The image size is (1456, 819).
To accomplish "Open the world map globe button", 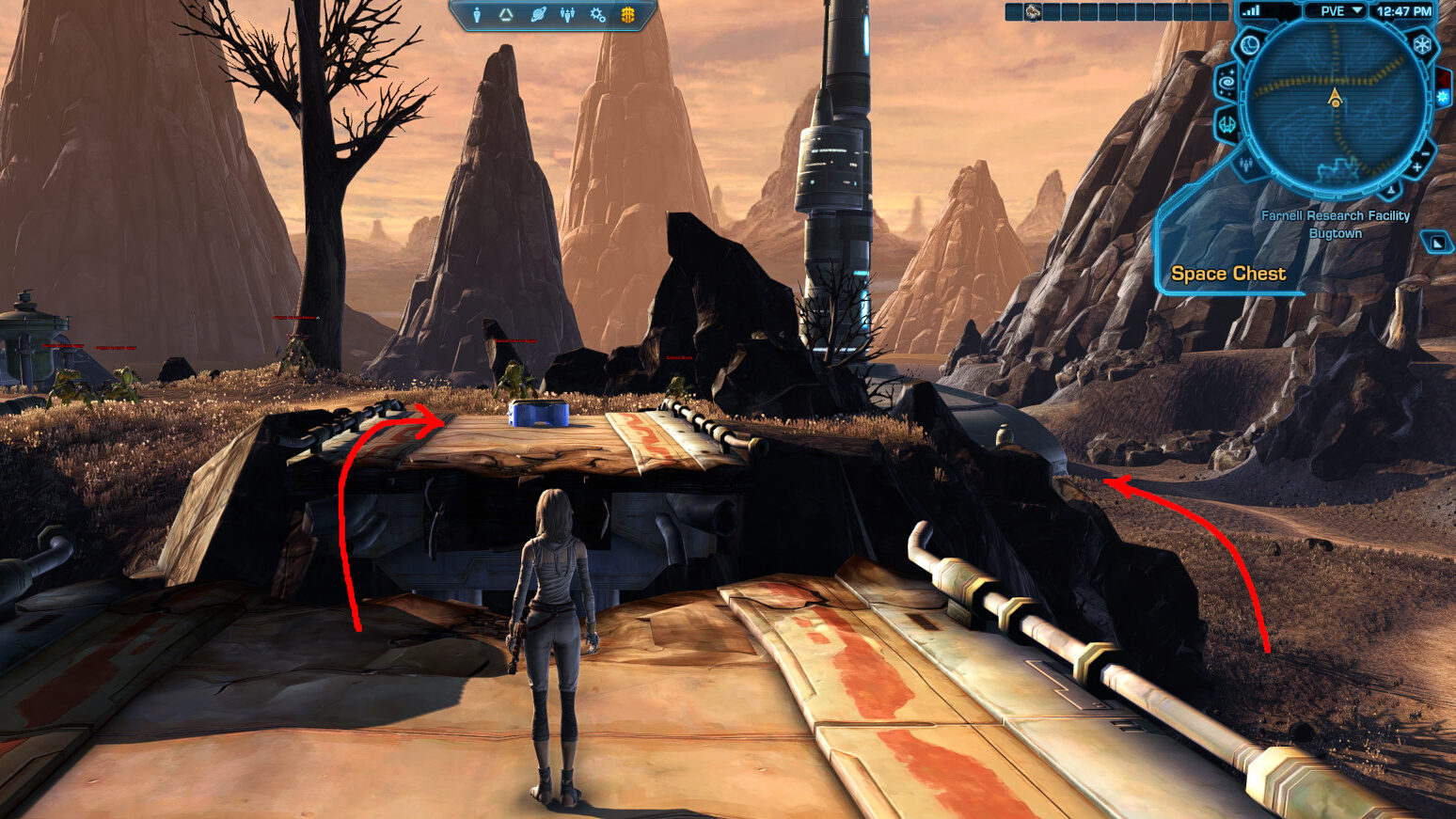I will pyautogui.click(x=1250, y=45).
